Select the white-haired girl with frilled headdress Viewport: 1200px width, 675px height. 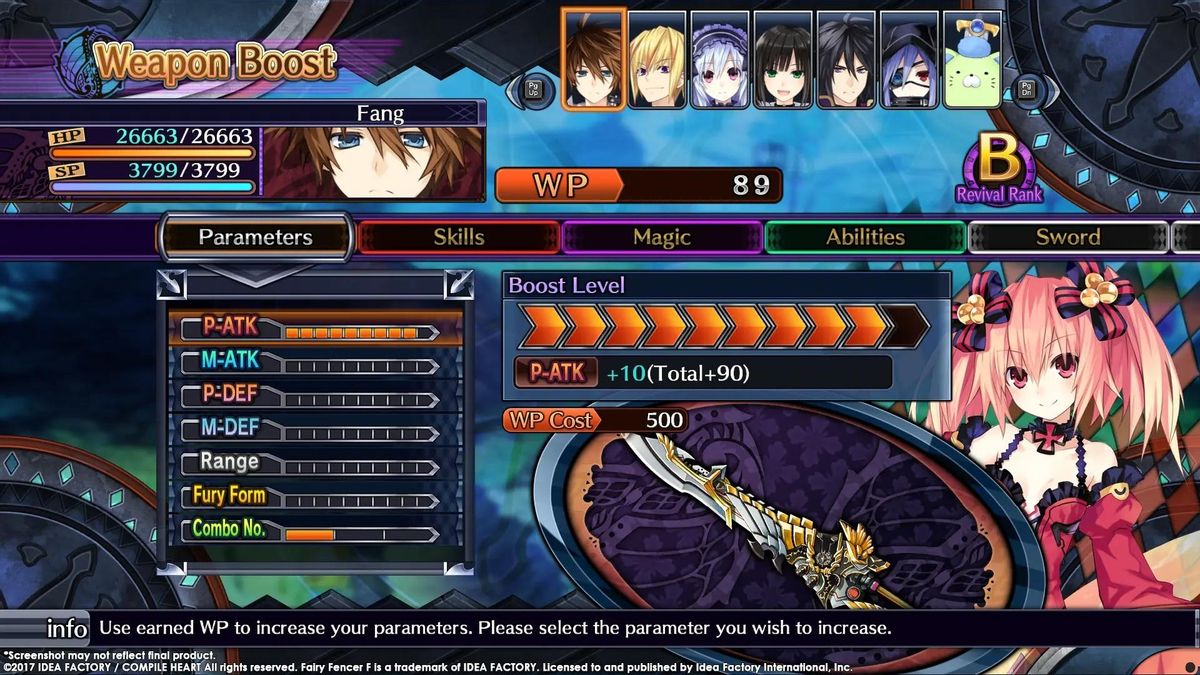click(720, 60)
